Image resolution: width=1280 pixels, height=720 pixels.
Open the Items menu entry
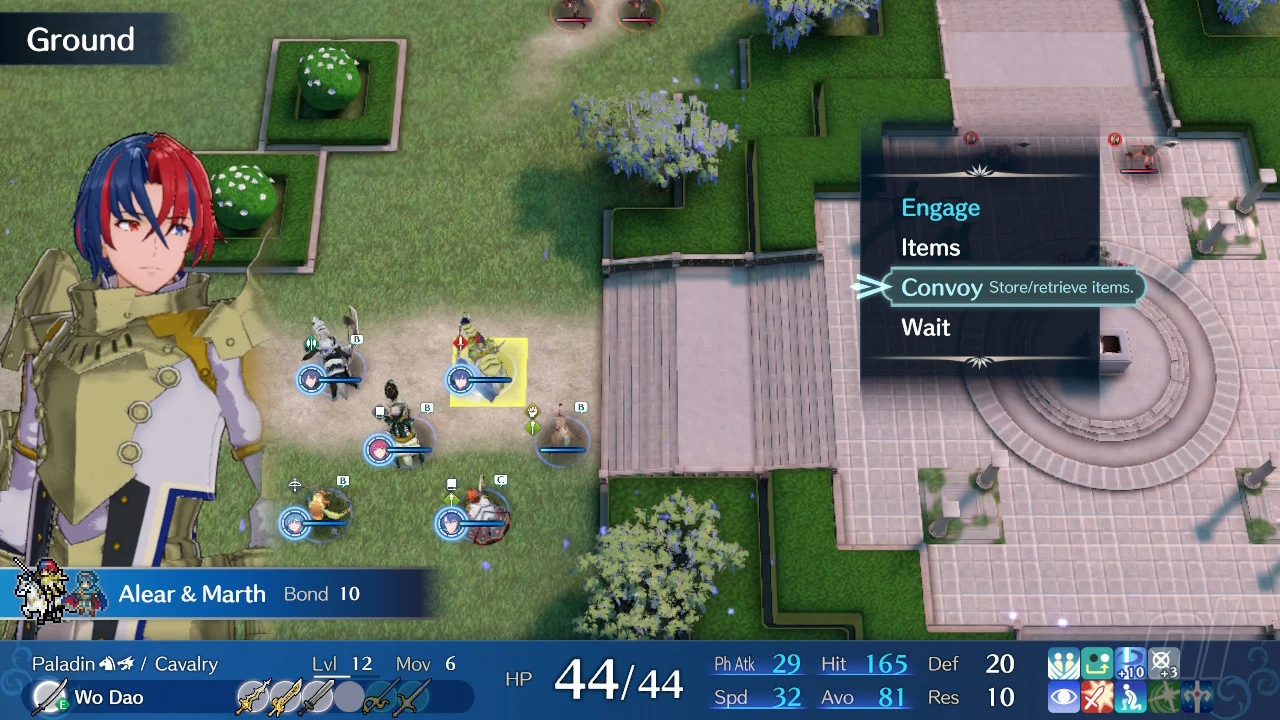[x=930, y=248]
